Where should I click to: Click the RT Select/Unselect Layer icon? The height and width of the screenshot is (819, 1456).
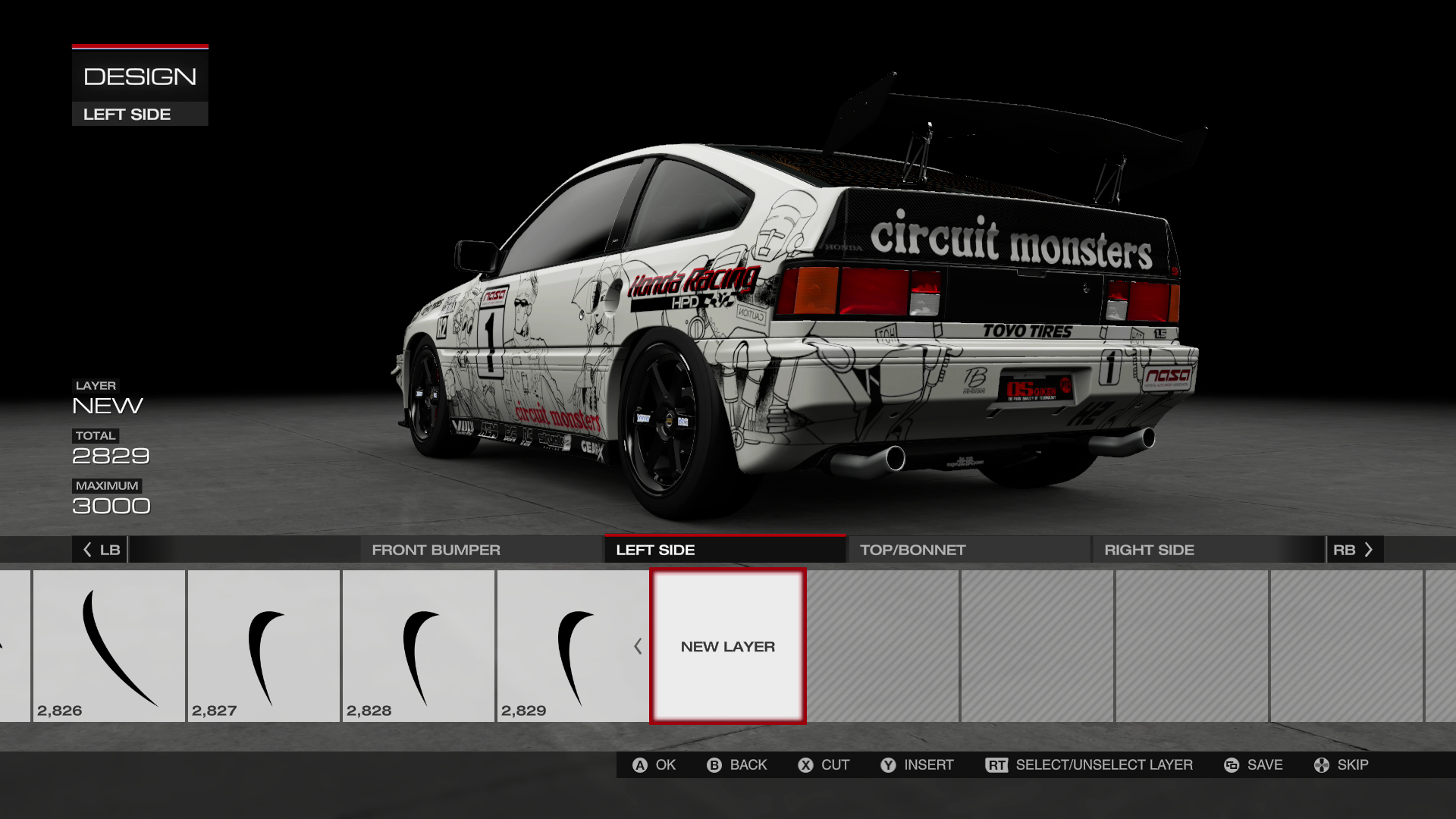tap(997, 764)
